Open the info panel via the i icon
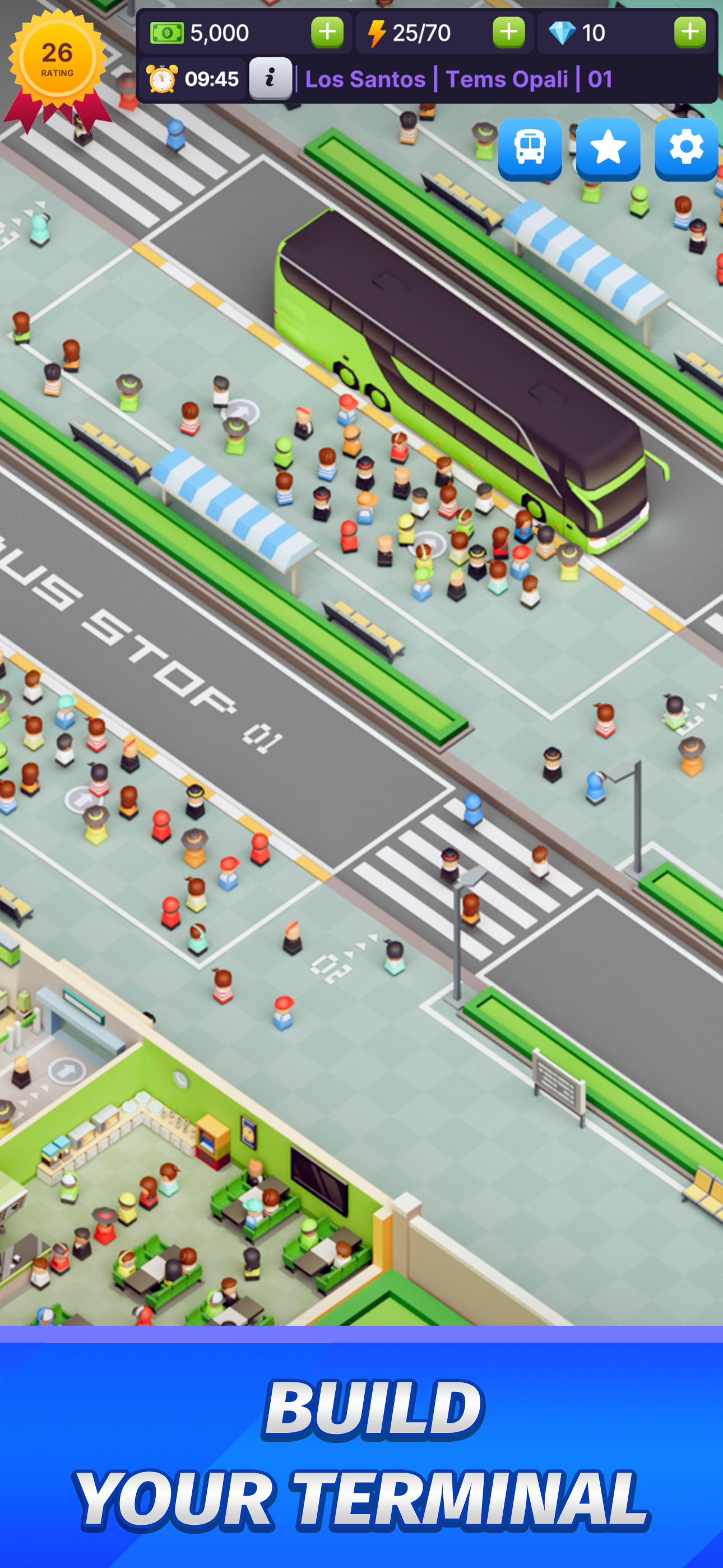723x1568 pixels. pyautogui.click(x=270, y=78)
